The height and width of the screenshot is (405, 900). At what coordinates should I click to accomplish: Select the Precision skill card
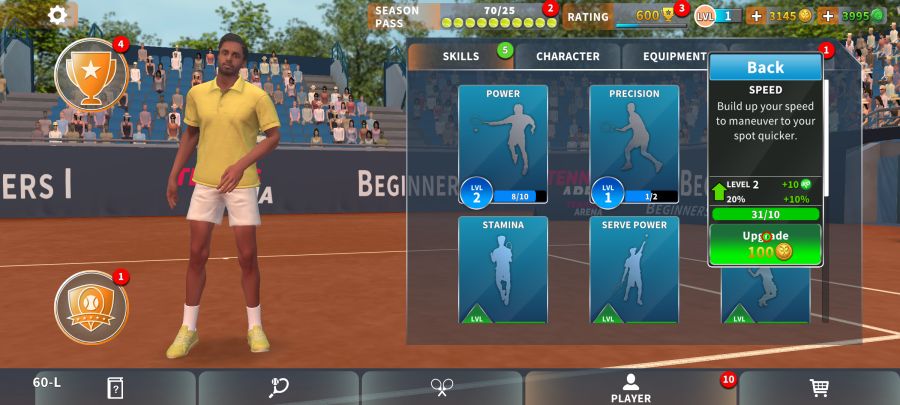point(634,144)
